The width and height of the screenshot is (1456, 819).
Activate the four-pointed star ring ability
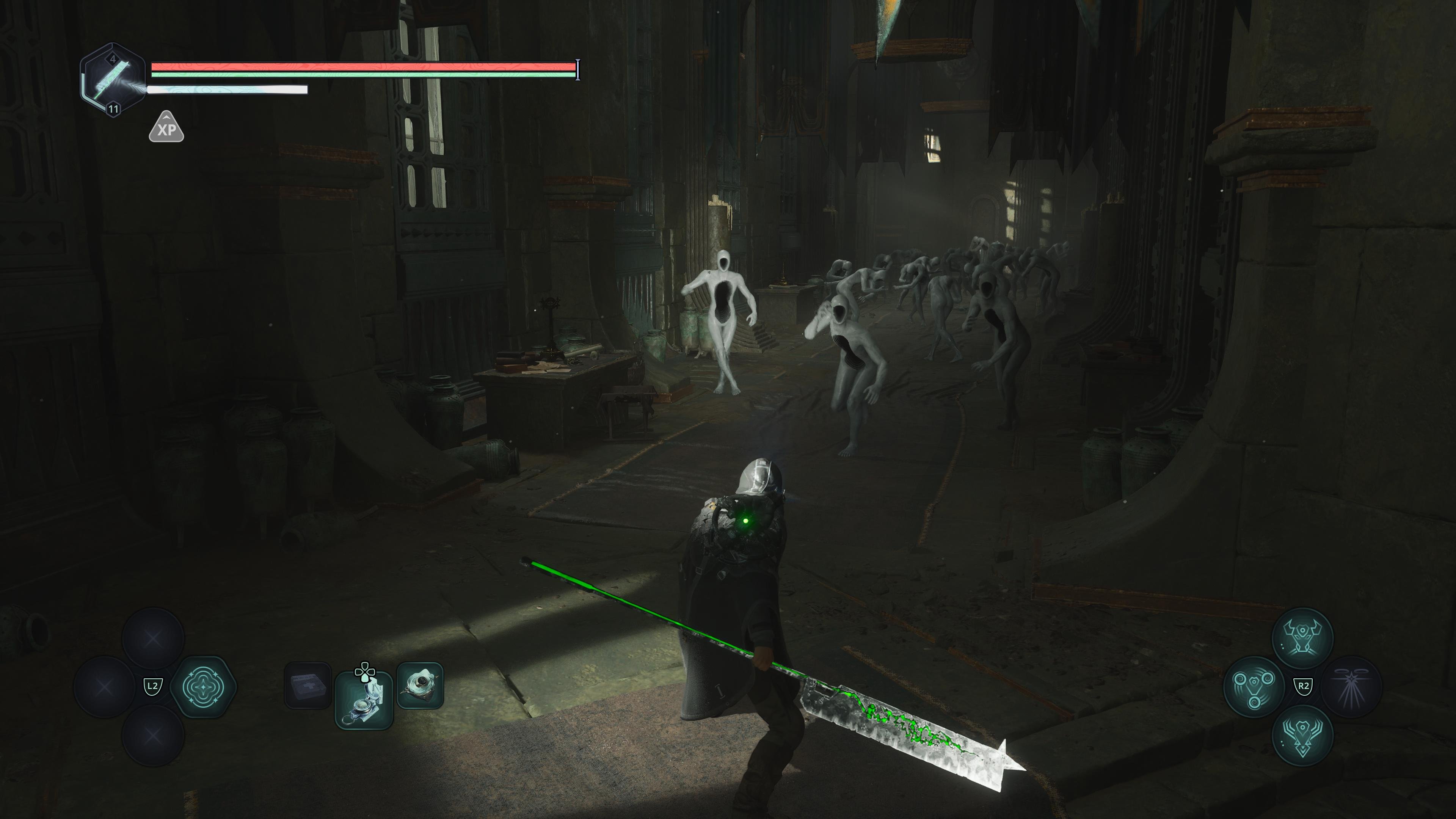202,687
